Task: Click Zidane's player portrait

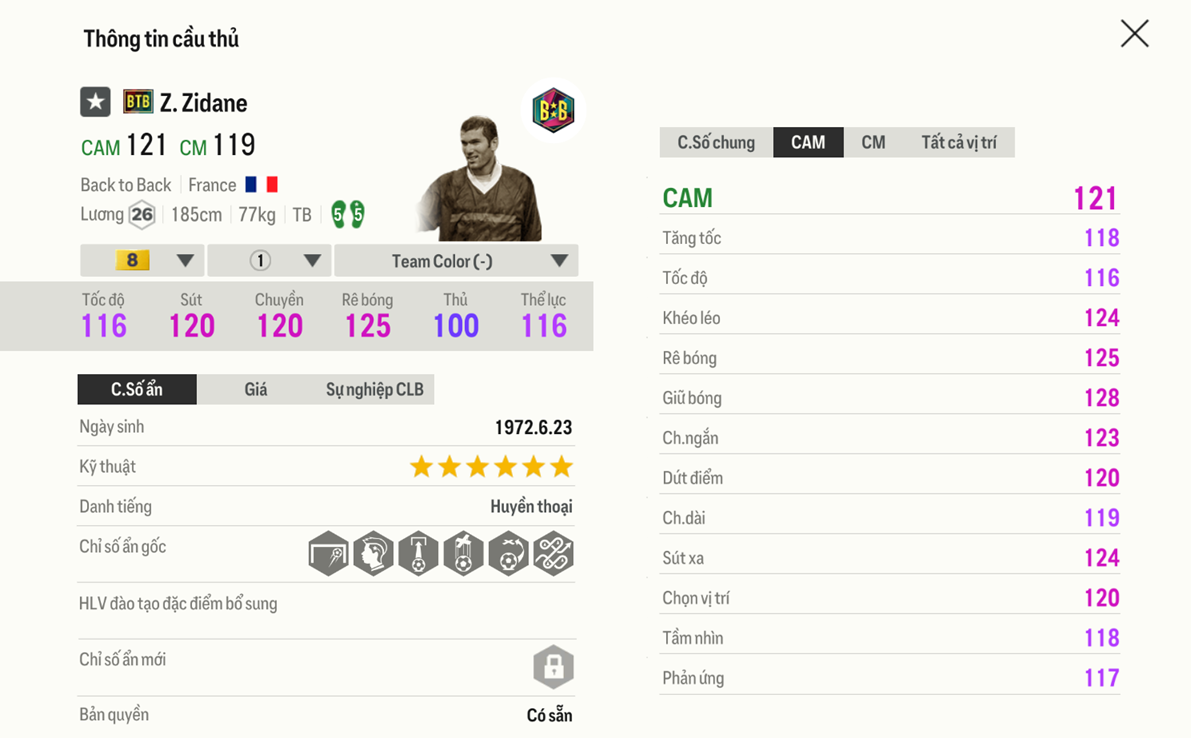Action: click(480, 180)
